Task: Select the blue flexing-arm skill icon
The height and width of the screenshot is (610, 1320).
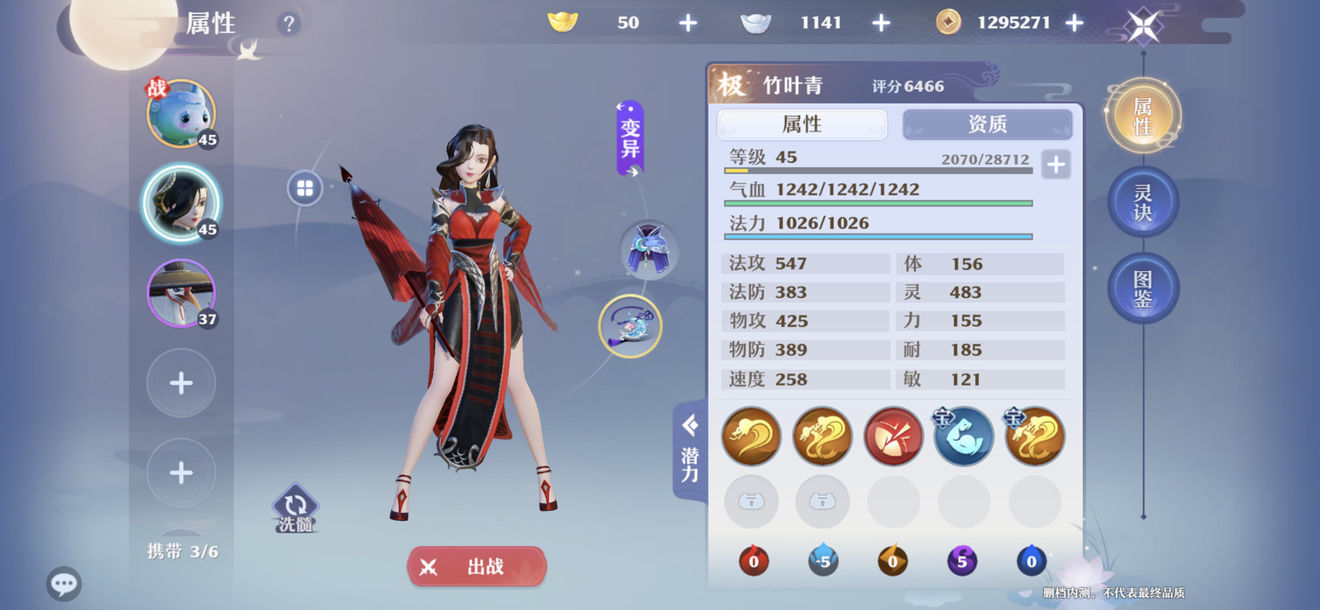Action: click(x=963, y=436)
